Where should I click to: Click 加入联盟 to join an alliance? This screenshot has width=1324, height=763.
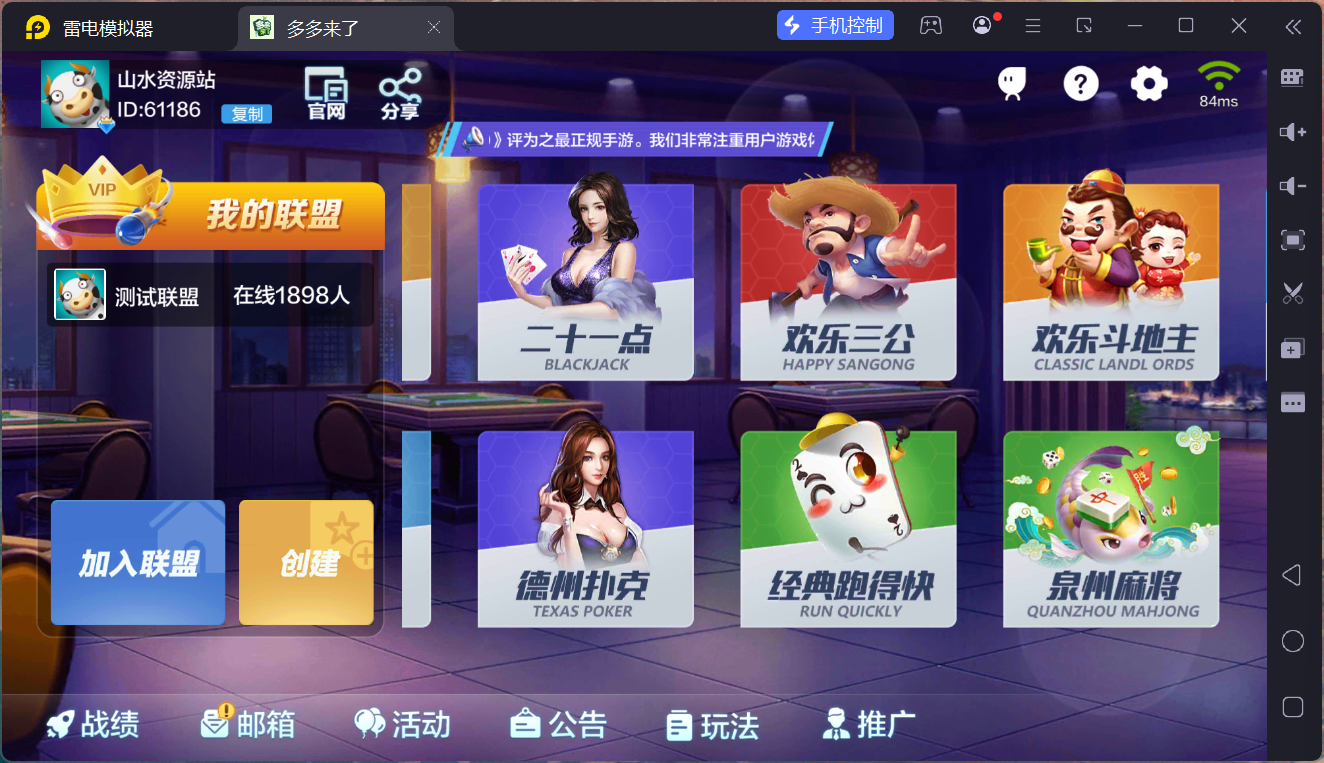tap(137, 562)
